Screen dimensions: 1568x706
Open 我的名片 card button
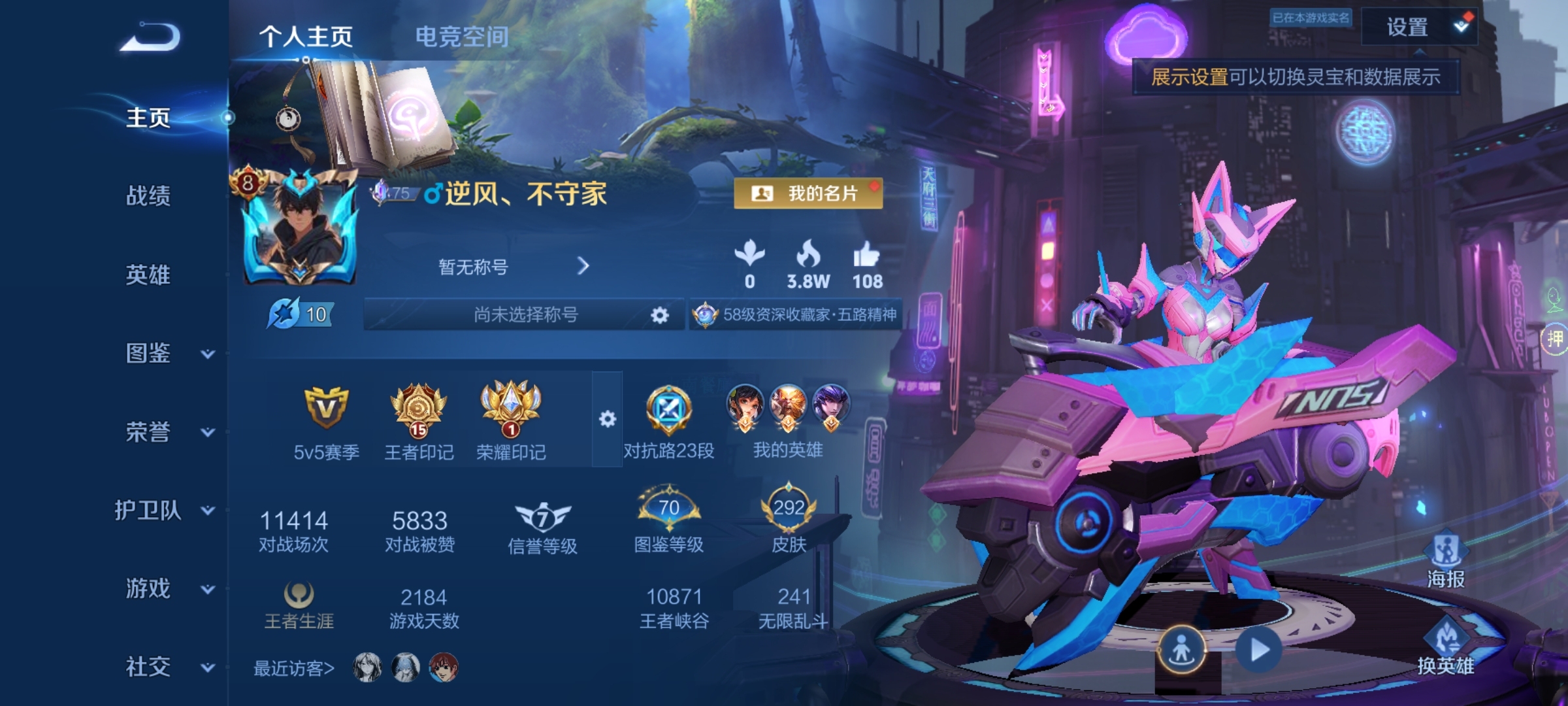pos(808,193)
